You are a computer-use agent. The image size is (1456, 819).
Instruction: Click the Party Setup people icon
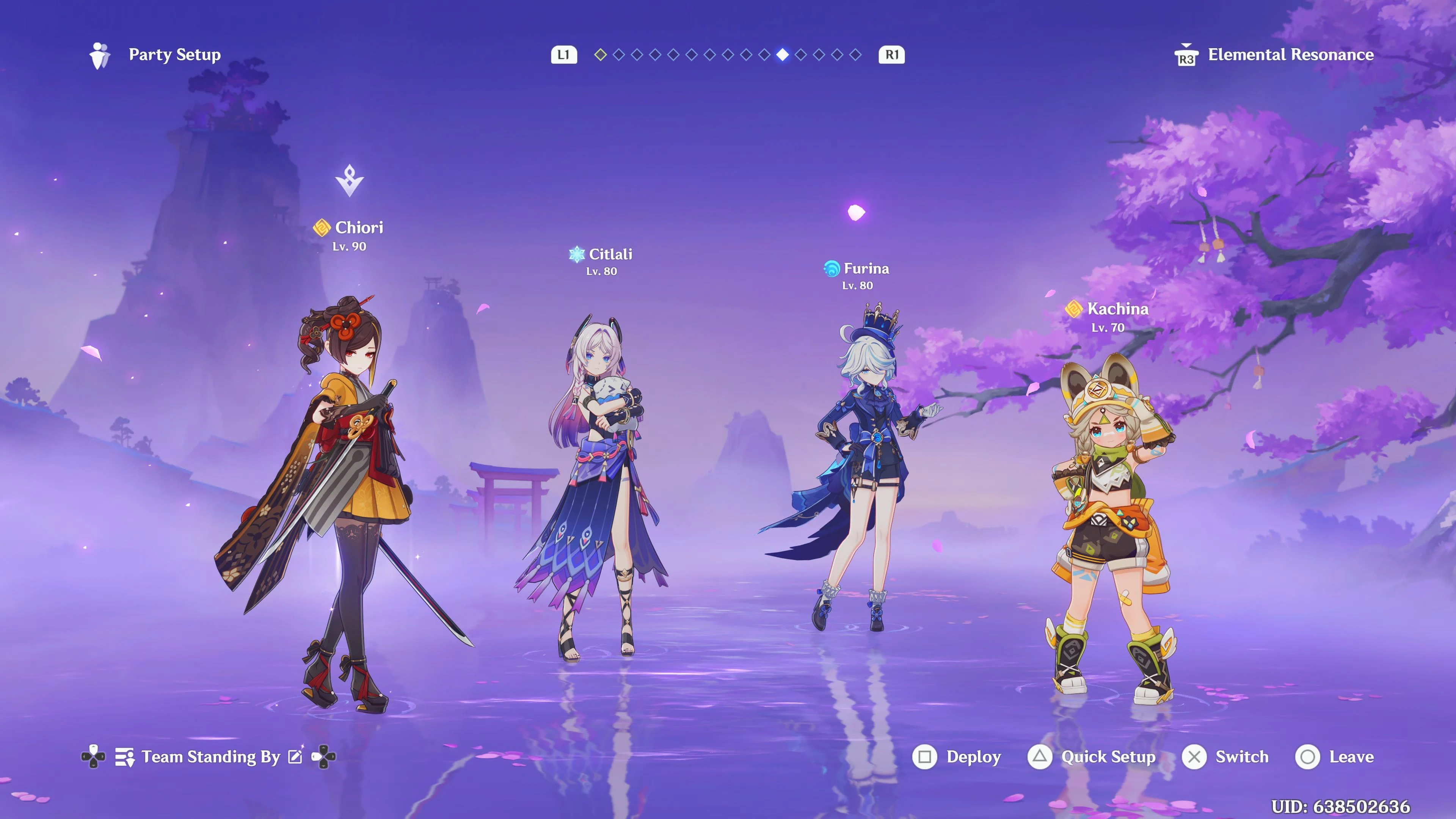pos(99,55)
